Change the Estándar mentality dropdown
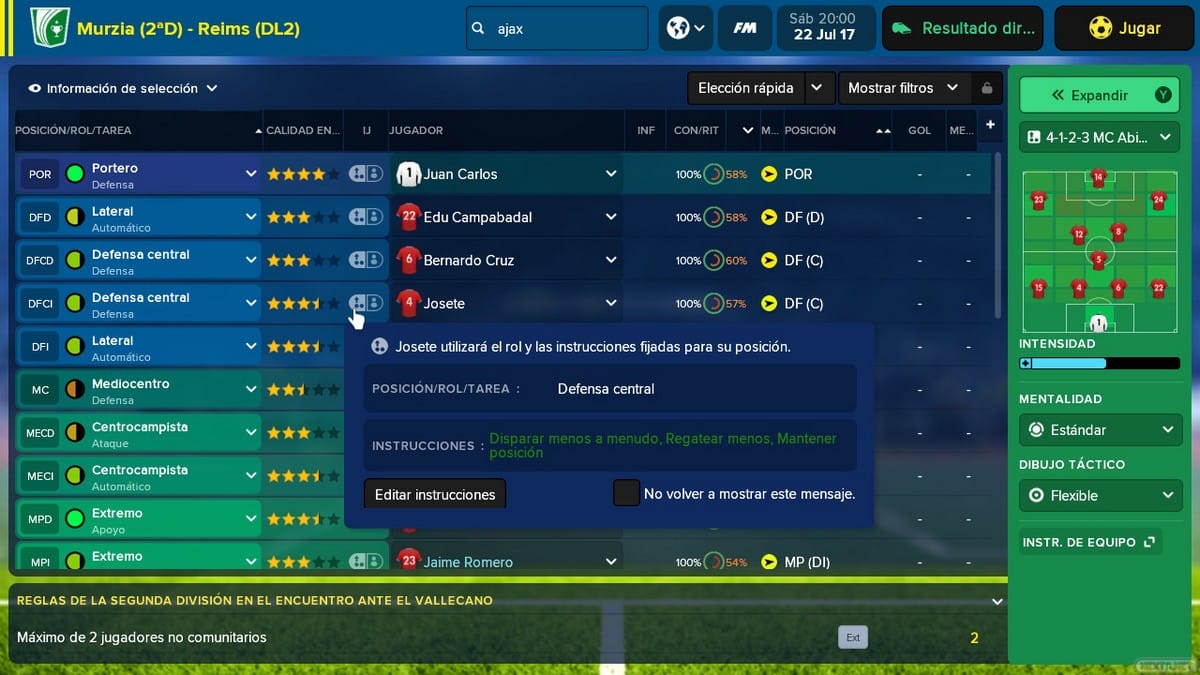The height and width of the screenshot is (675, 1200). coord(1100,430)
